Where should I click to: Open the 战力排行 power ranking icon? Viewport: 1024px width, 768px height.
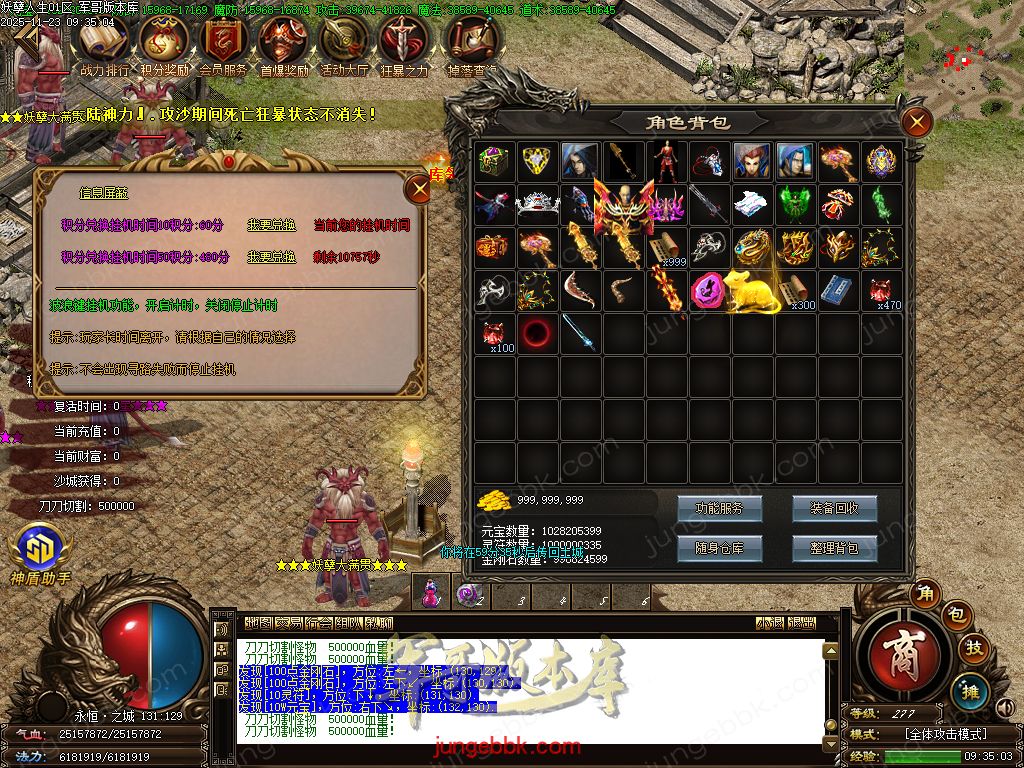[104, 45]
